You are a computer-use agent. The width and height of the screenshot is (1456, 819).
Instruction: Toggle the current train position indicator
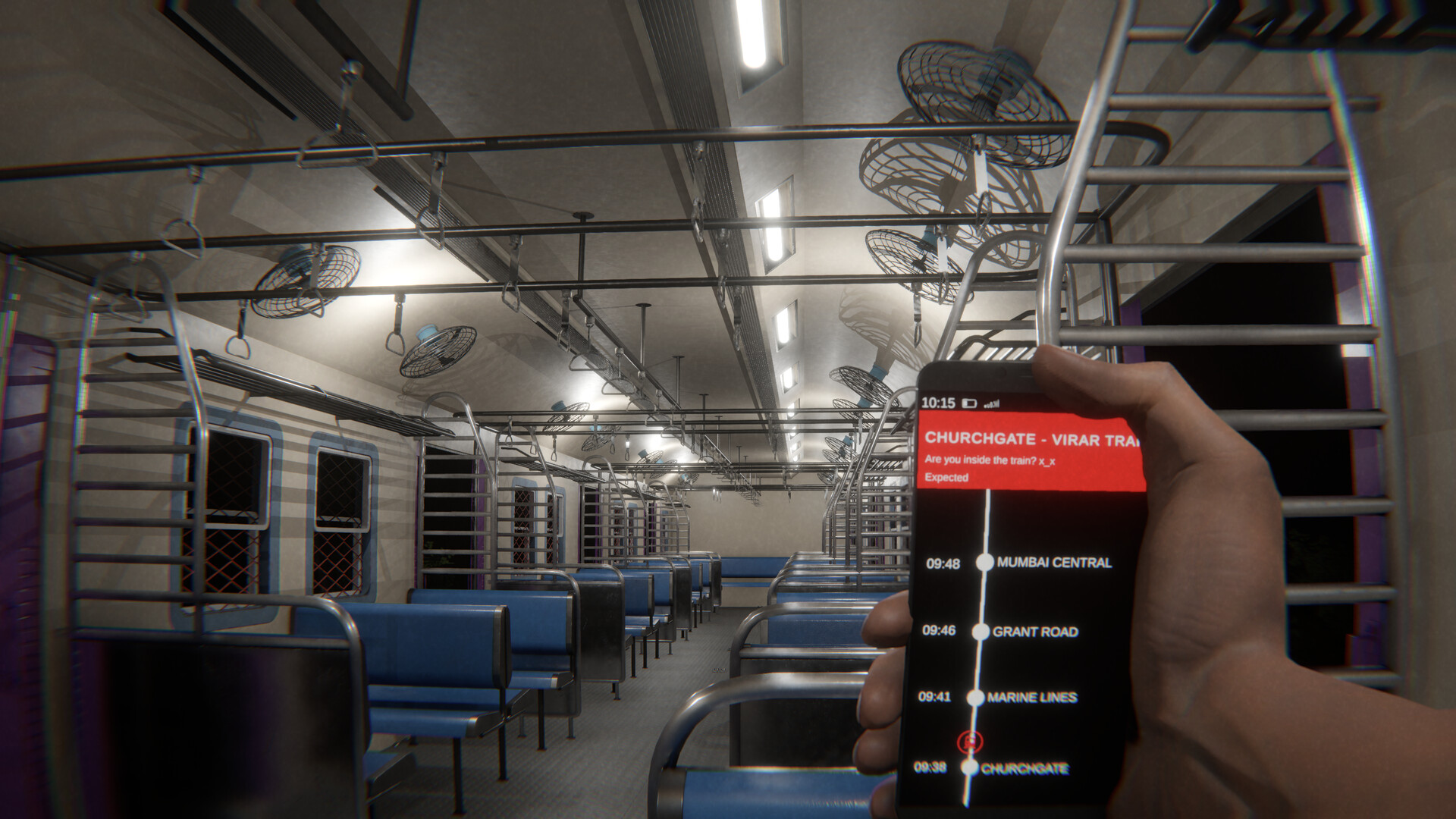(x=969, y=741)
